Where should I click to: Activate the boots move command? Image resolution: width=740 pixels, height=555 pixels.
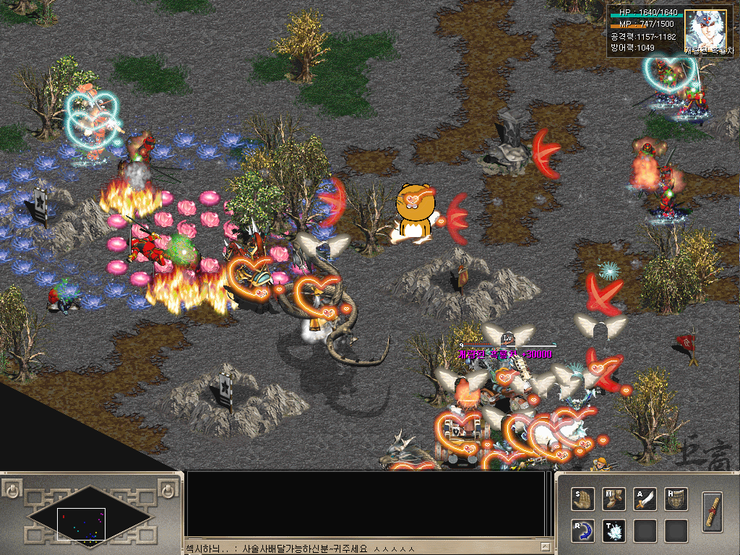pos(614,497)
